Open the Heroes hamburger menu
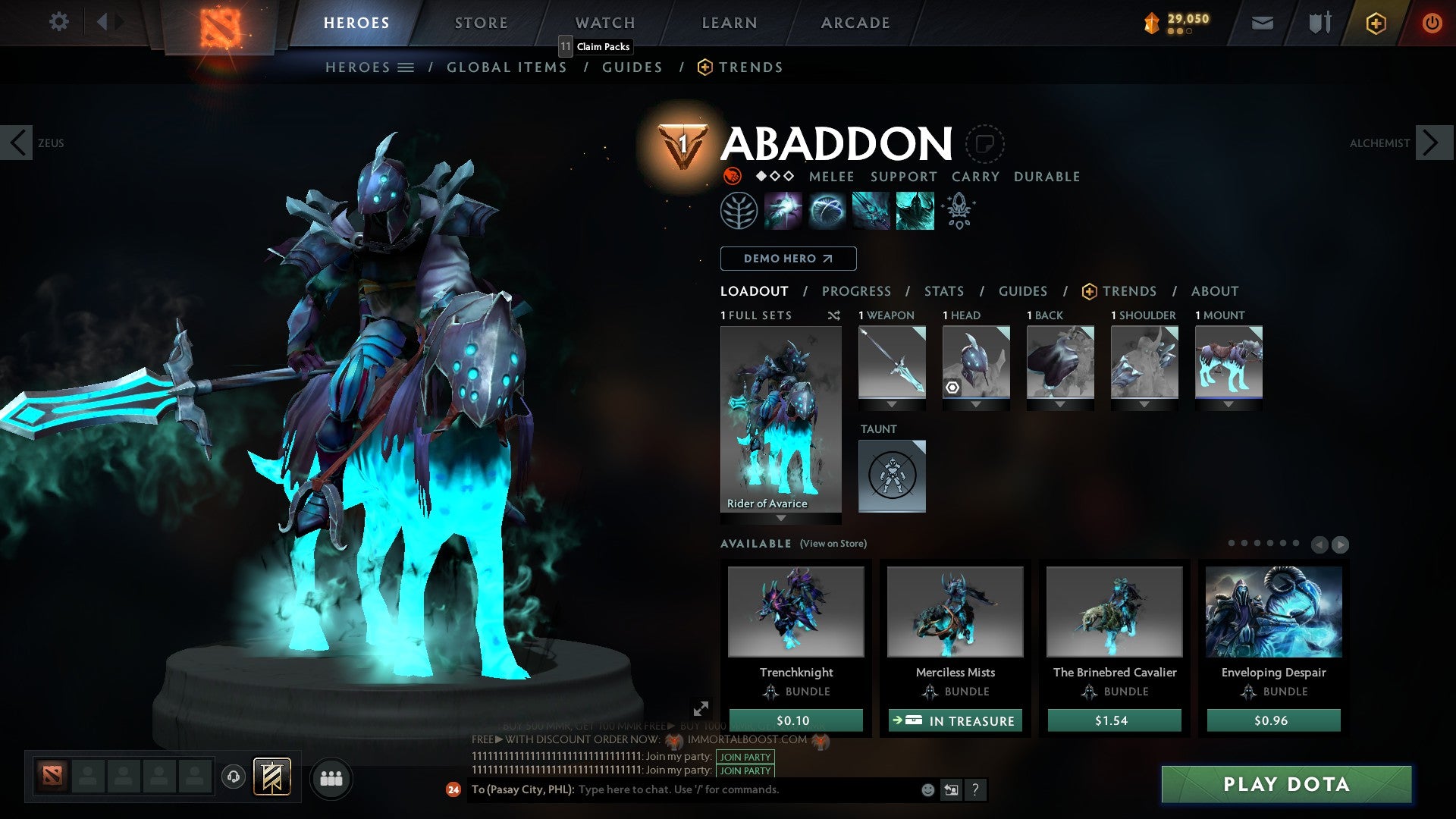Image resolution: width=1456 pixels, height=819 pixels. click(x=407, y=67)
